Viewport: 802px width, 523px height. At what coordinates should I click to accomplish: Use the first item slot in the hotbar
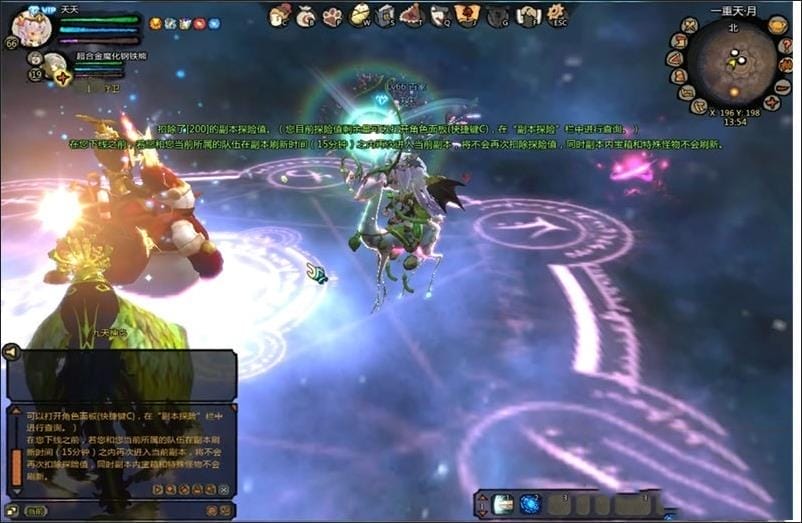[x=503, y=505]
